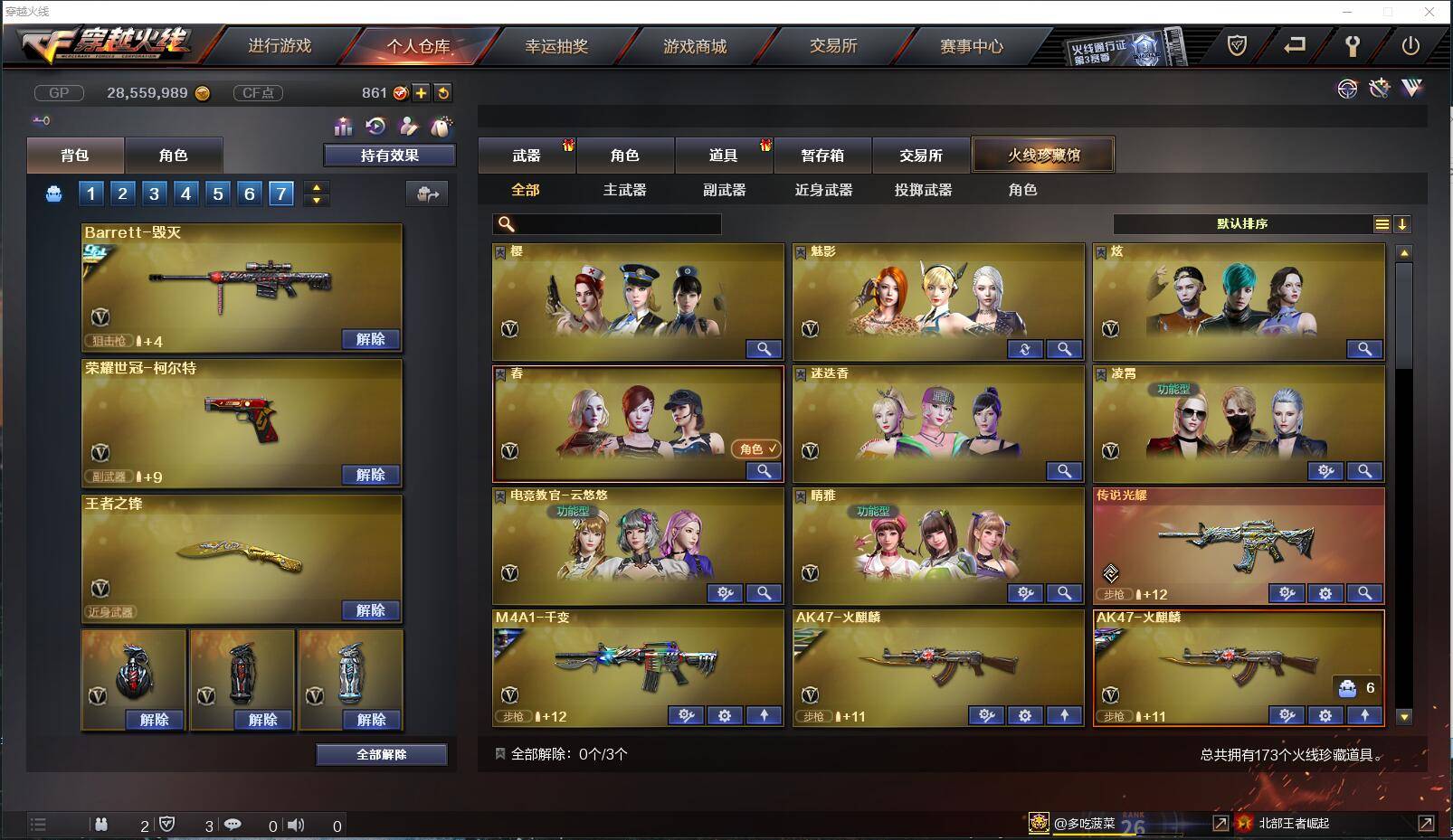Screen dimensions: 1453x840
Task: Click the wrench customization icon at top right
Action: [1381, 90]
